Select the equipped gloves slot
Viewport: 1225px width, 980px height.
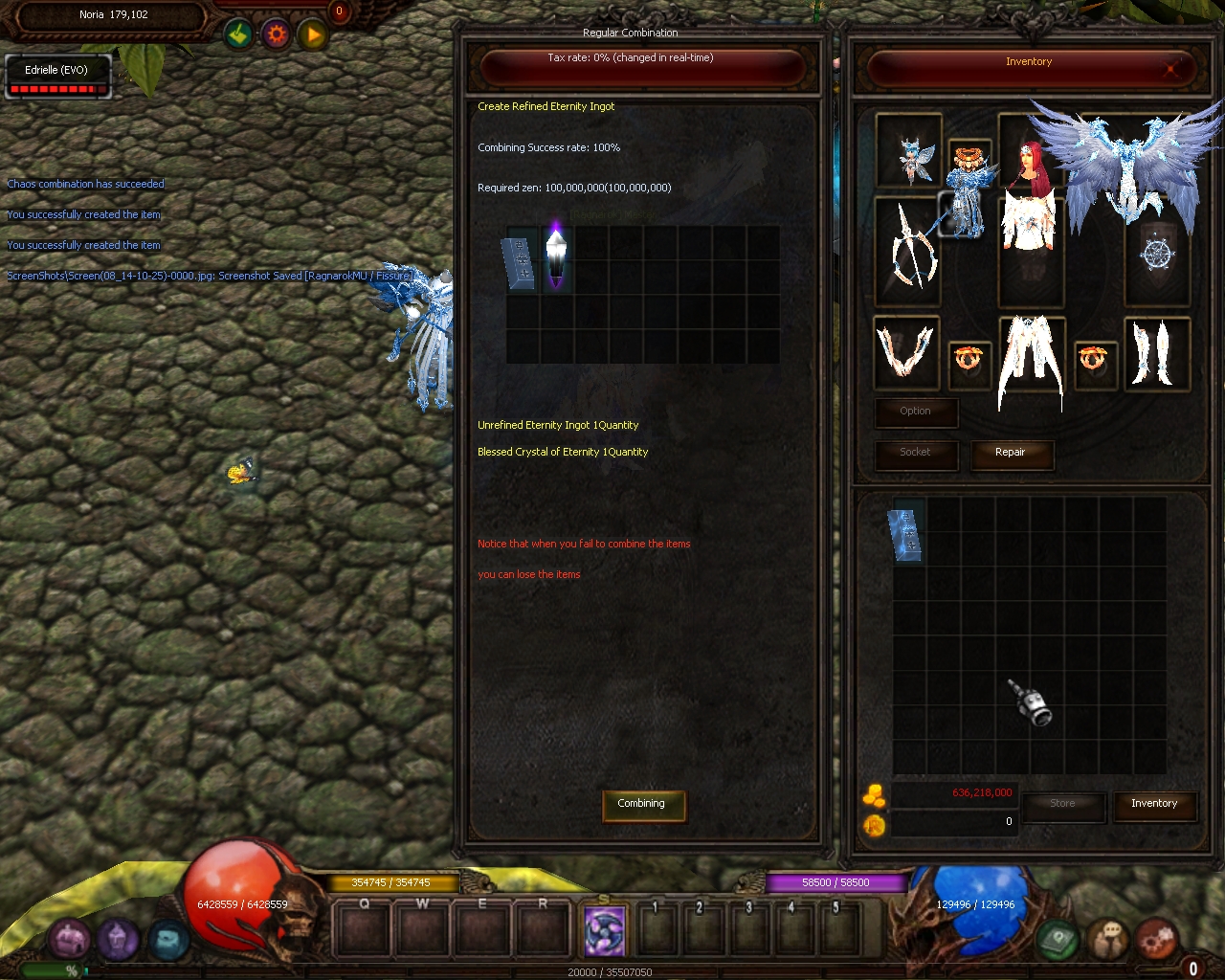coord(905,352)
